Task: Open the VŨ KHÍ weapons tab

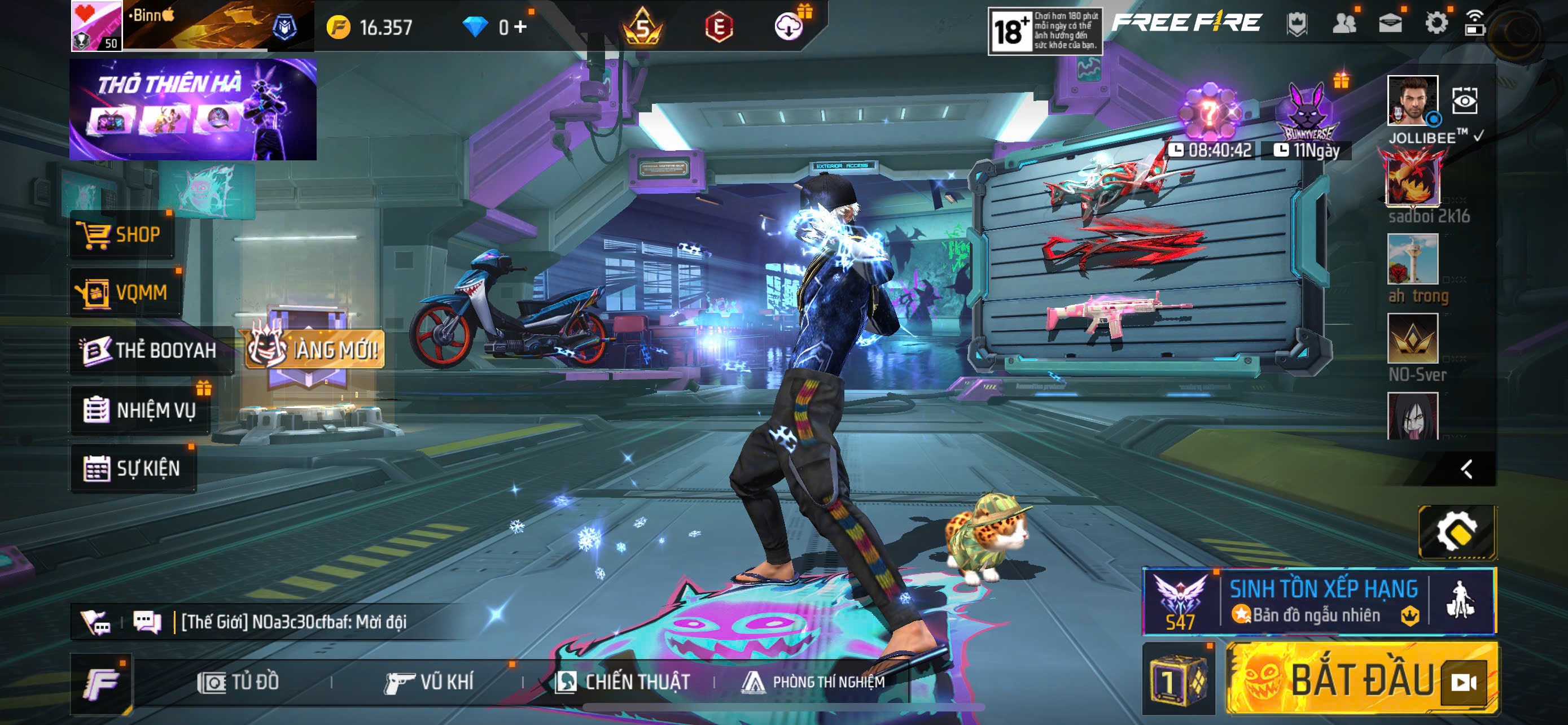Action: coord(430,682)
